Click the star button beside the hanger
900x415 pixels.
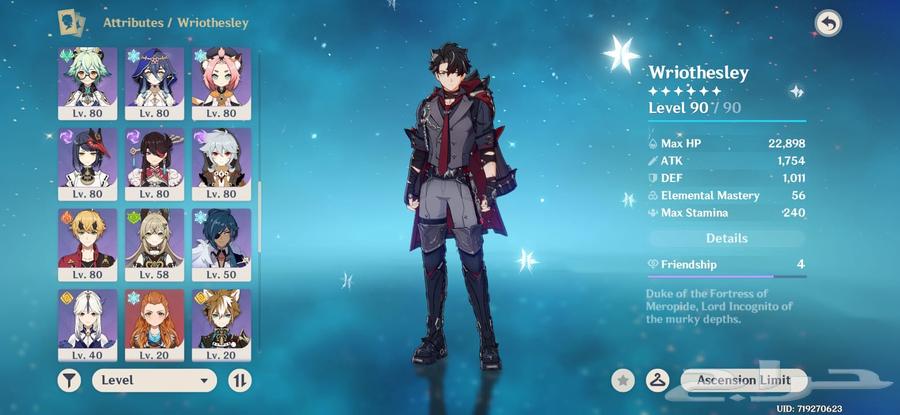coord(622,380)
